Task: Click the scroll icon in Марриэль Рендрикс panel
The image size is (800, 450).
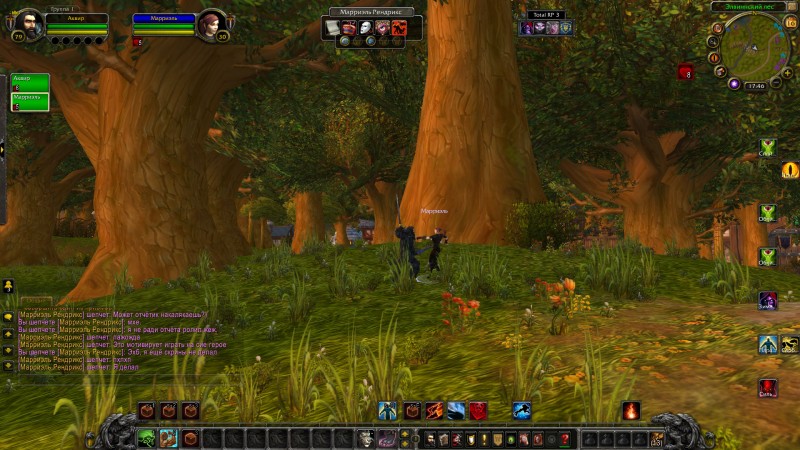Action: (332, 27)
